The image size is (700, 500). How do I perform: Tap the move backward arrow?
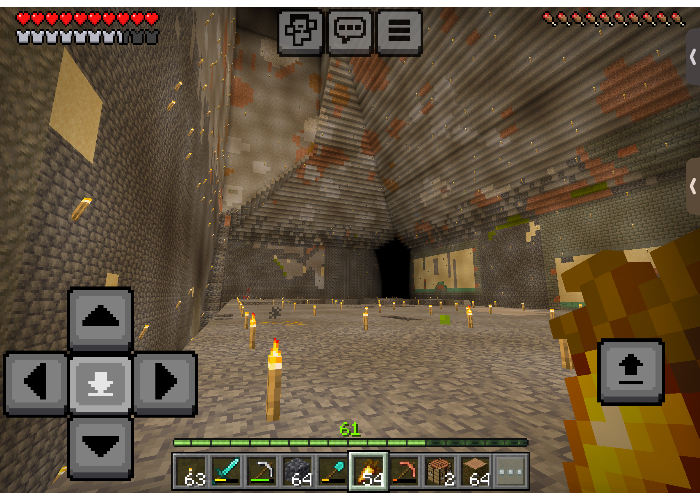100,447
